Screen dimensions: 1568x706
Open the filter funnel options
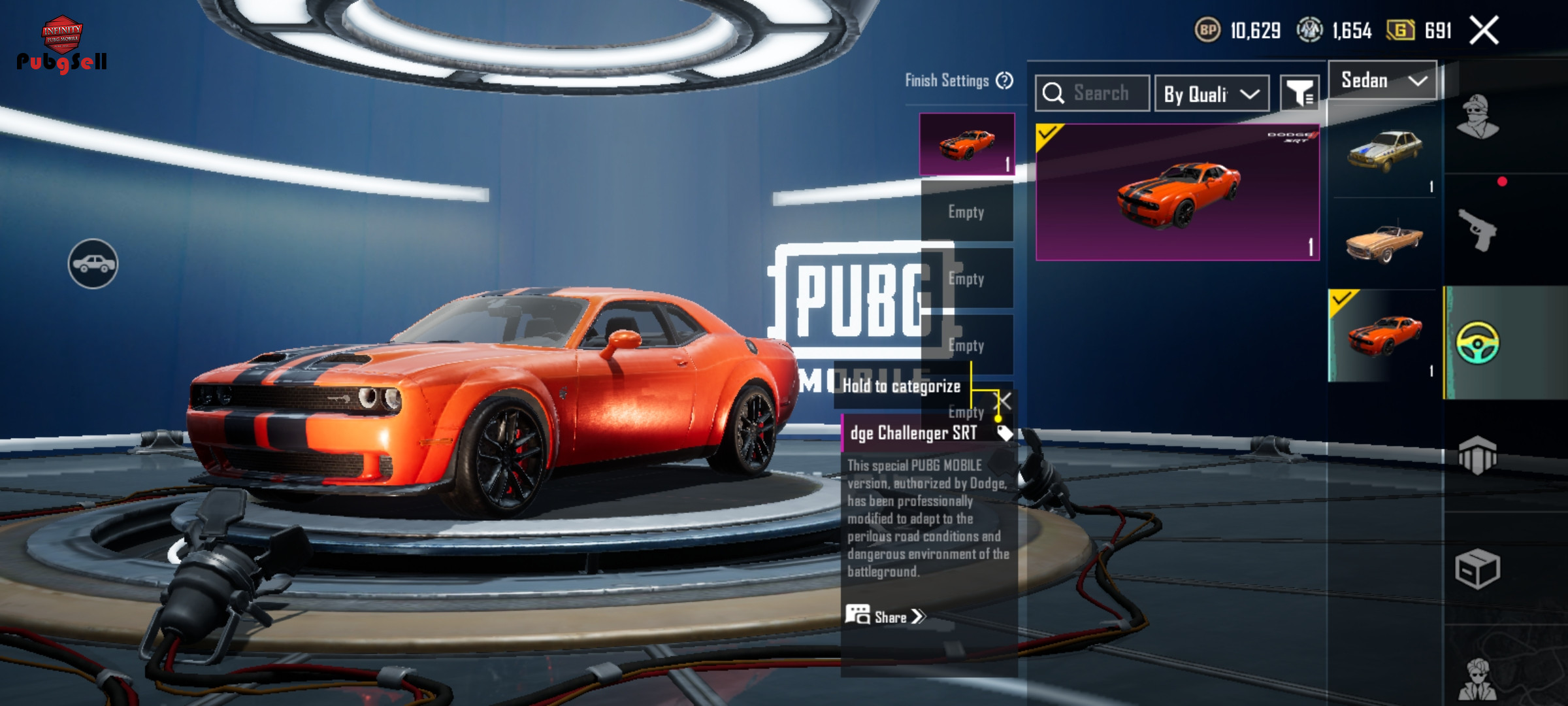pos(1299,94)
